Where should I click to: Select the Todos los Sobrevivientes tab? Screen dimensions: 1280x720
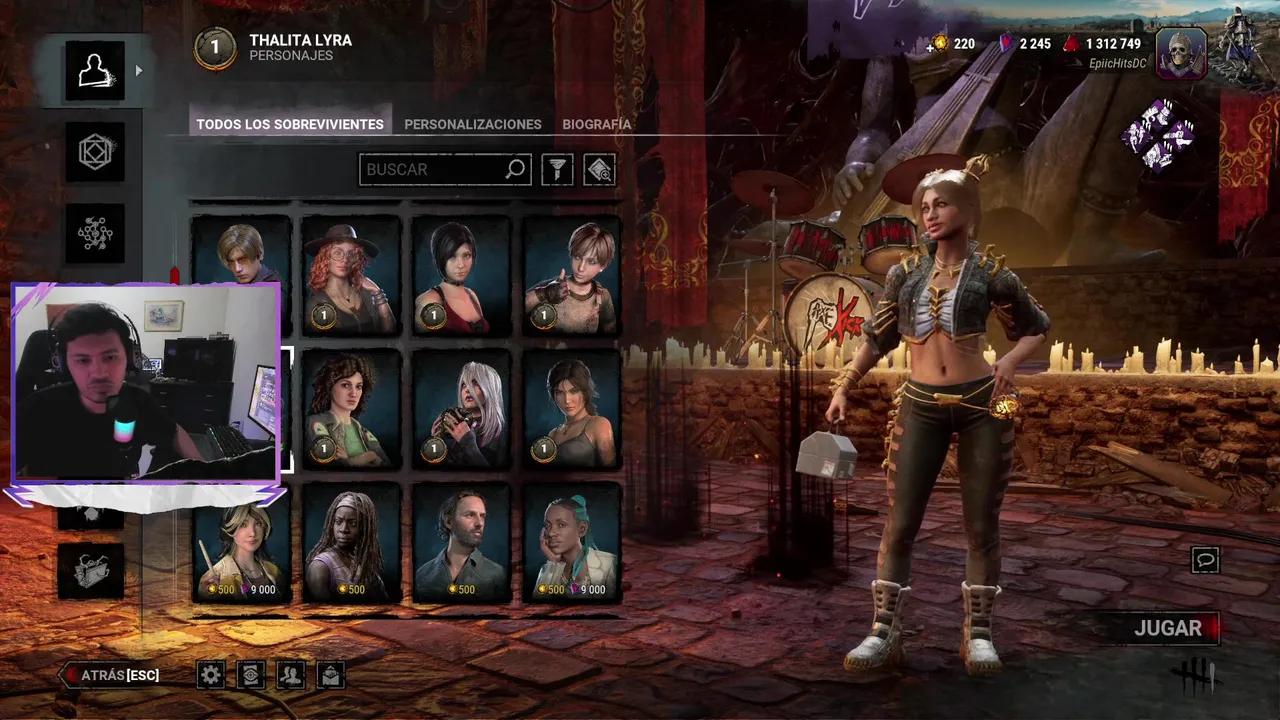click(290, 124)
